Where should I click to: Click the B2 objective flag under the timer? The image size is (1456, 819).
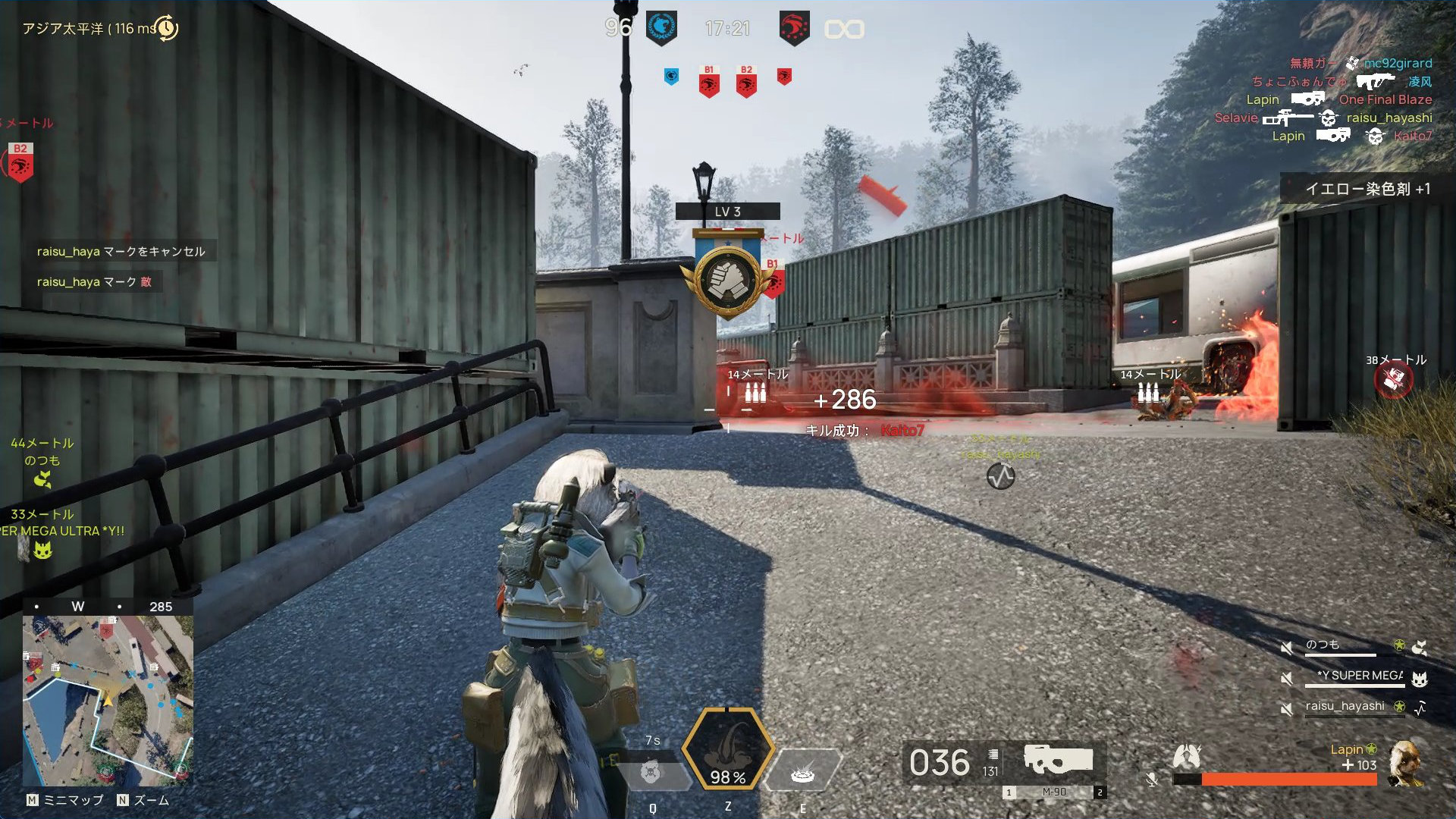[x=746, y=81]
